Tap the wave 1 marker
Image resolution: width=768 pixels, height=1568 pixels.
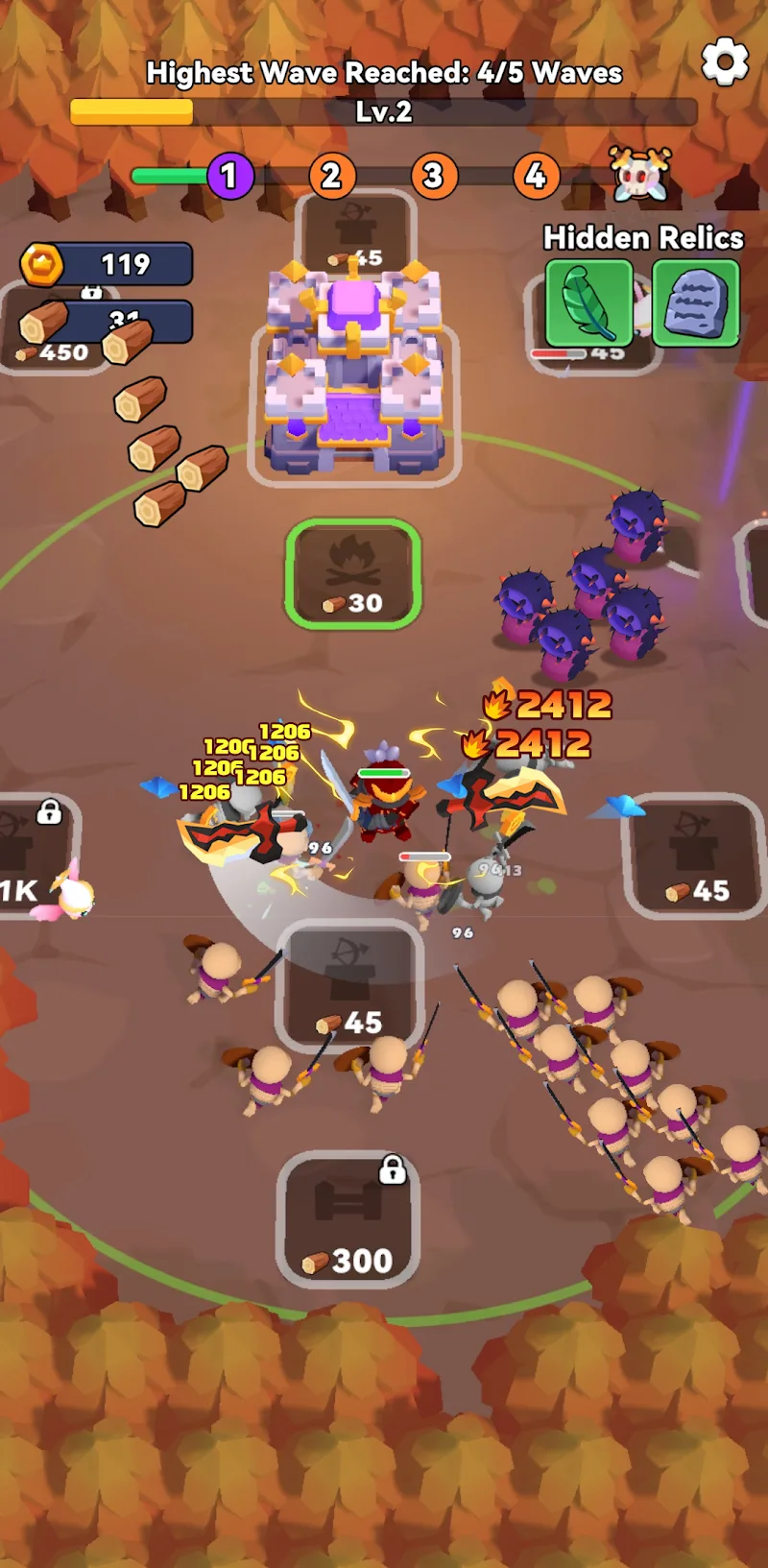[229, 177]
